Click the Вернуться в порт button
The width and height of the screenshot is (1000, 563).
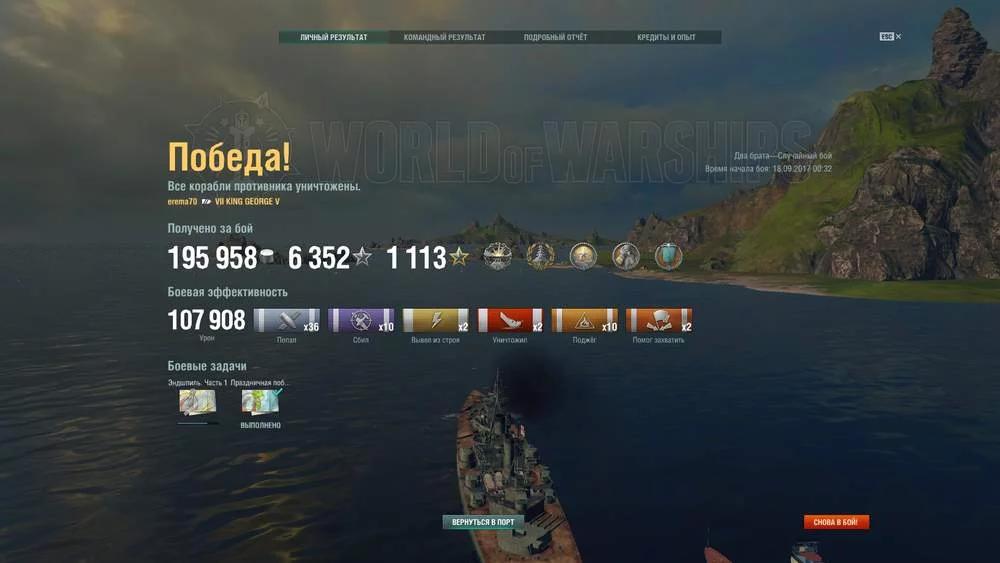(484, 522)
